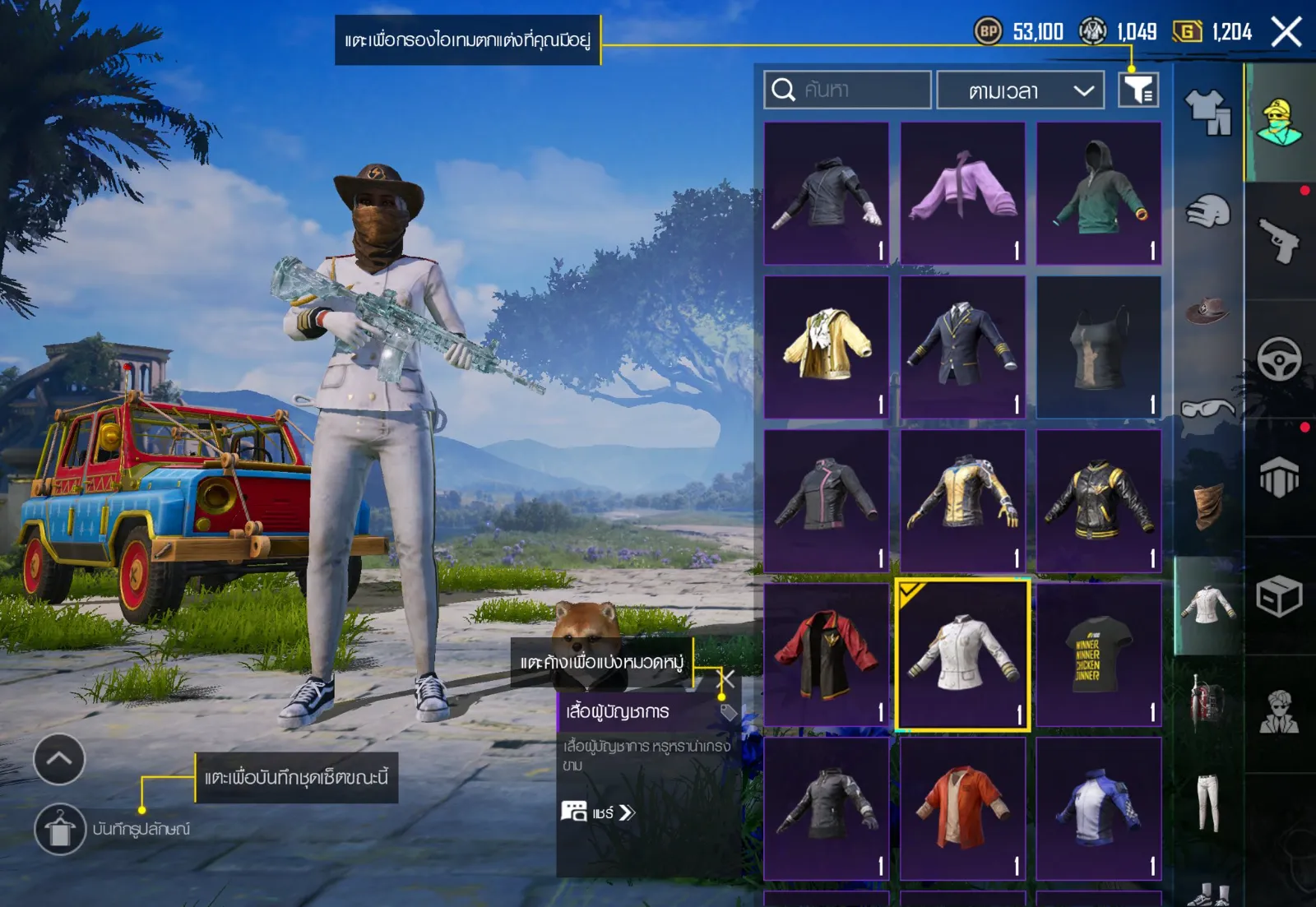
Task: Switch to the pistol weapons tab
Action: 1279,240
